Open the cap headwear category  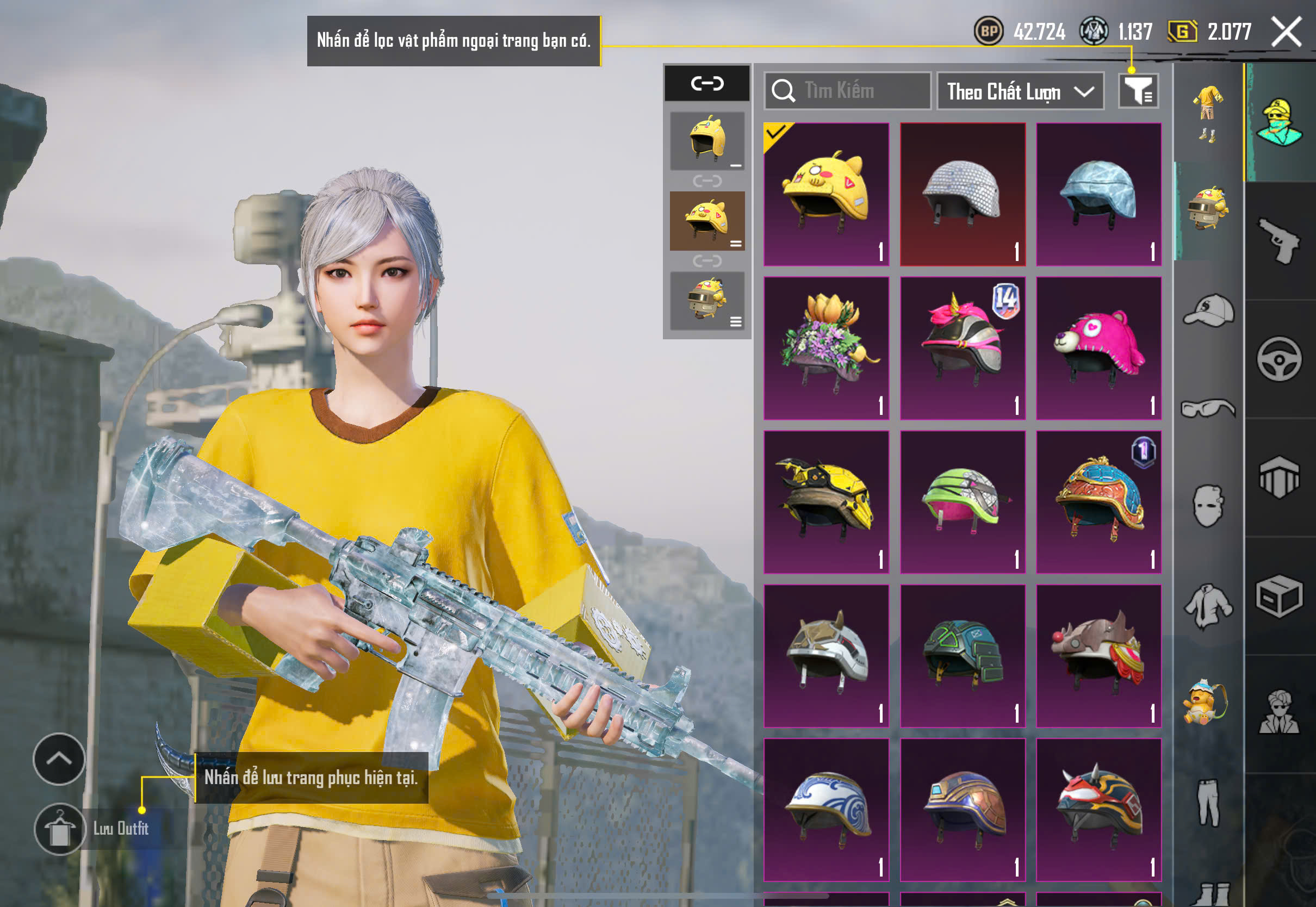tap(1208, 311)
